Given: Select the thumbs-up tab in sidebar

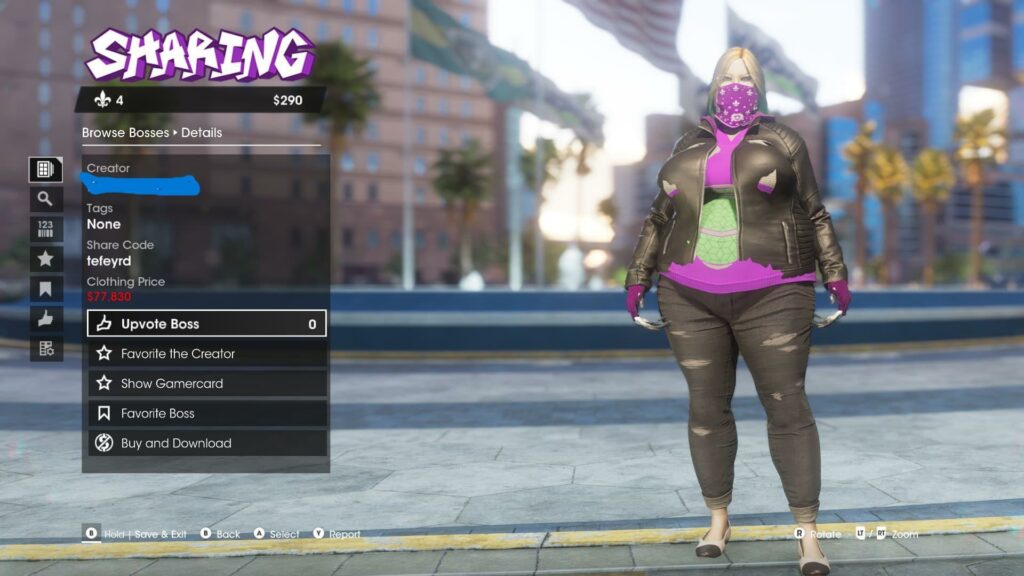Looking at the screenshot, I should pyautogui.click(x=45, y=319).
